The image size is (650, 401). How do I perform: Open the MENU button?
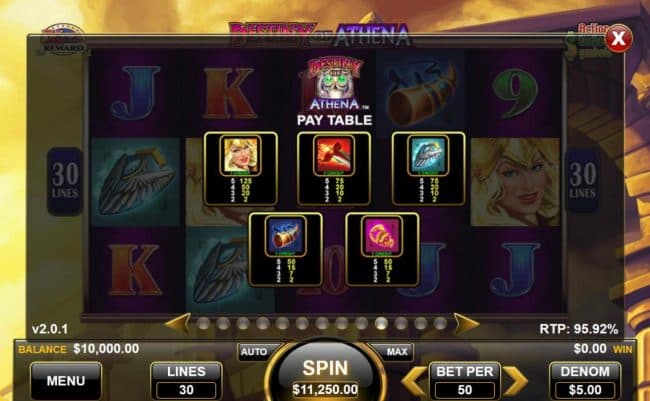pyautogui.click(x=66, y=380)
